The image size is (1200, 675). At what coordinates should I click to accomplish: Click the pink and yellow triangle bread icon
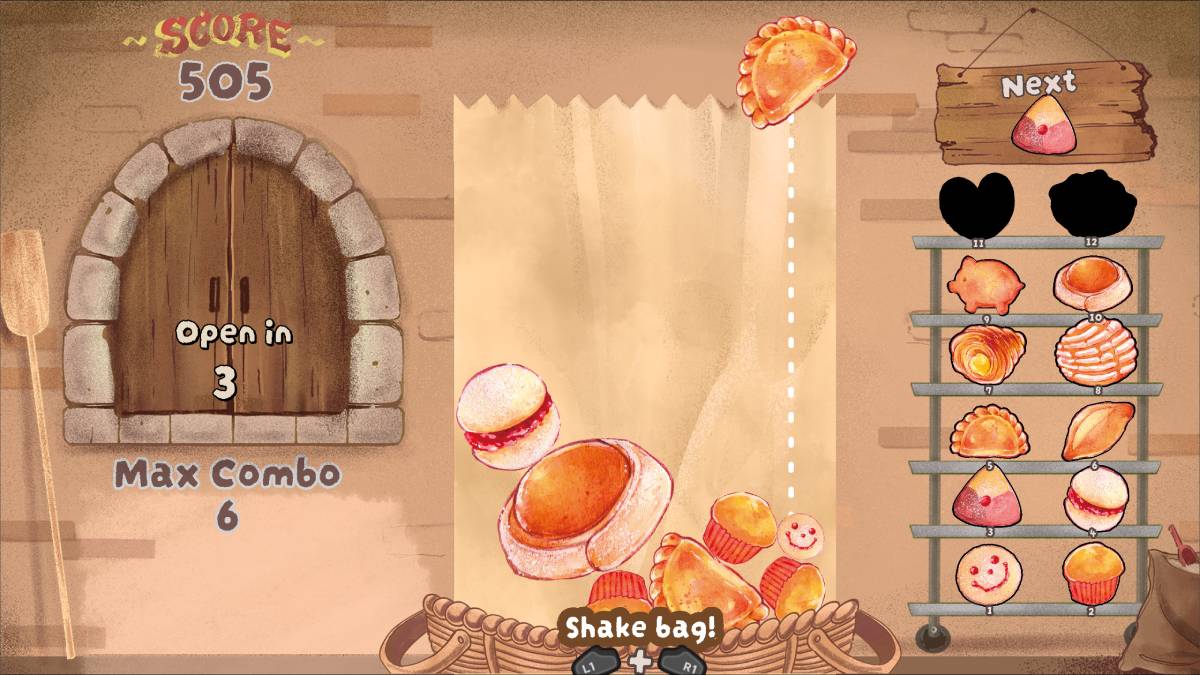pos(988,498)
